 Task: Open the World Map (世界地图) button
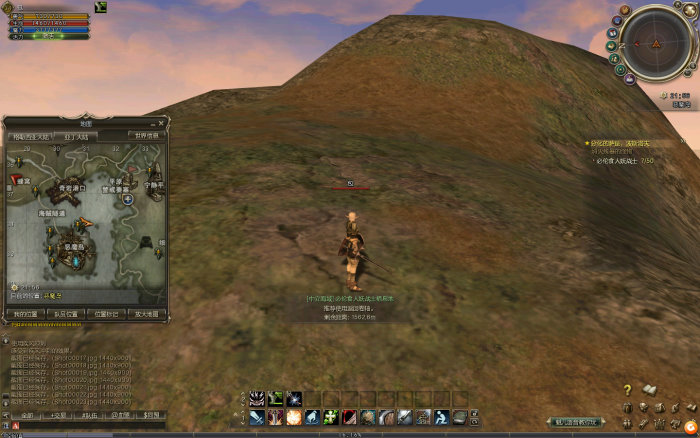[x=146, y=135]
